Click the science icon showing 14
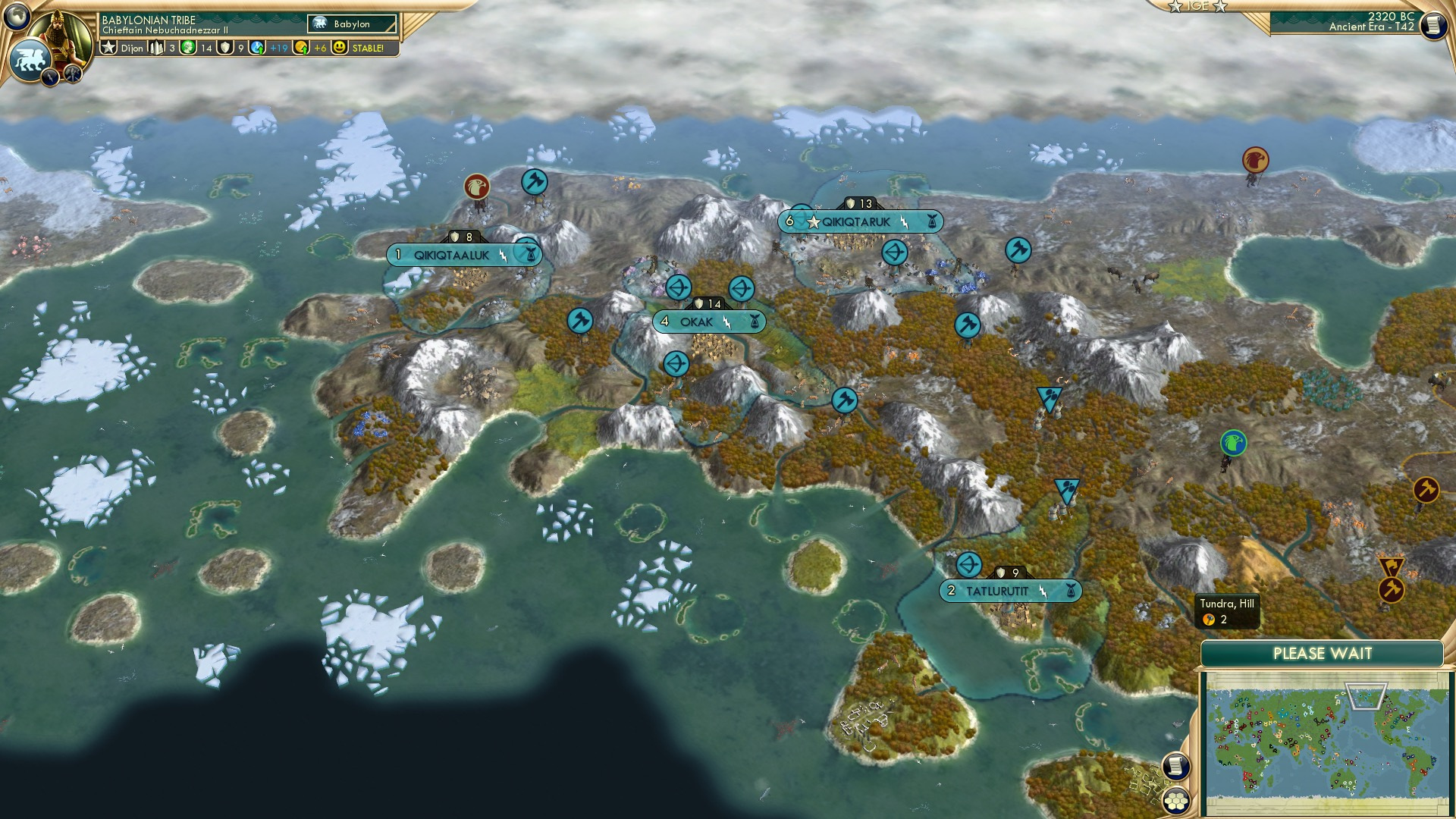Image resolution: width=1456 pixels, height=819 pixels. [190, 48]
